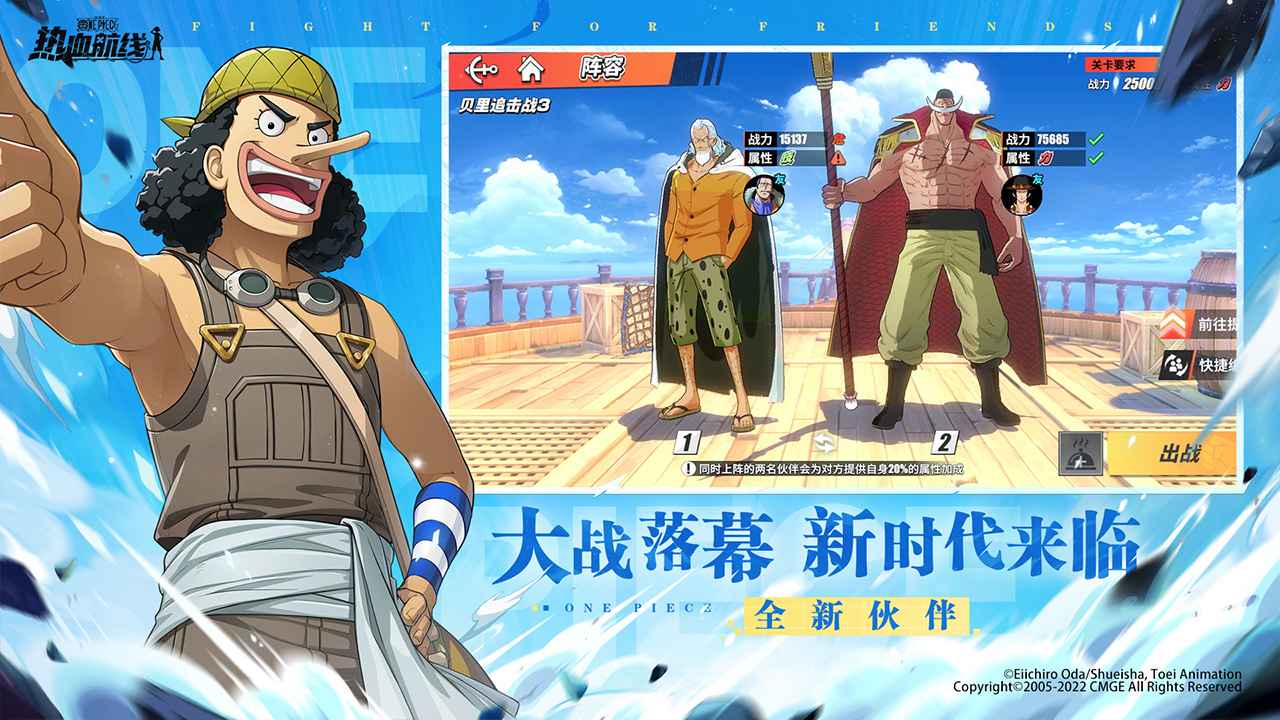Open the 关卡要求 requirements header
The height and width of the screenshot is (720, 1280).
1112,64
